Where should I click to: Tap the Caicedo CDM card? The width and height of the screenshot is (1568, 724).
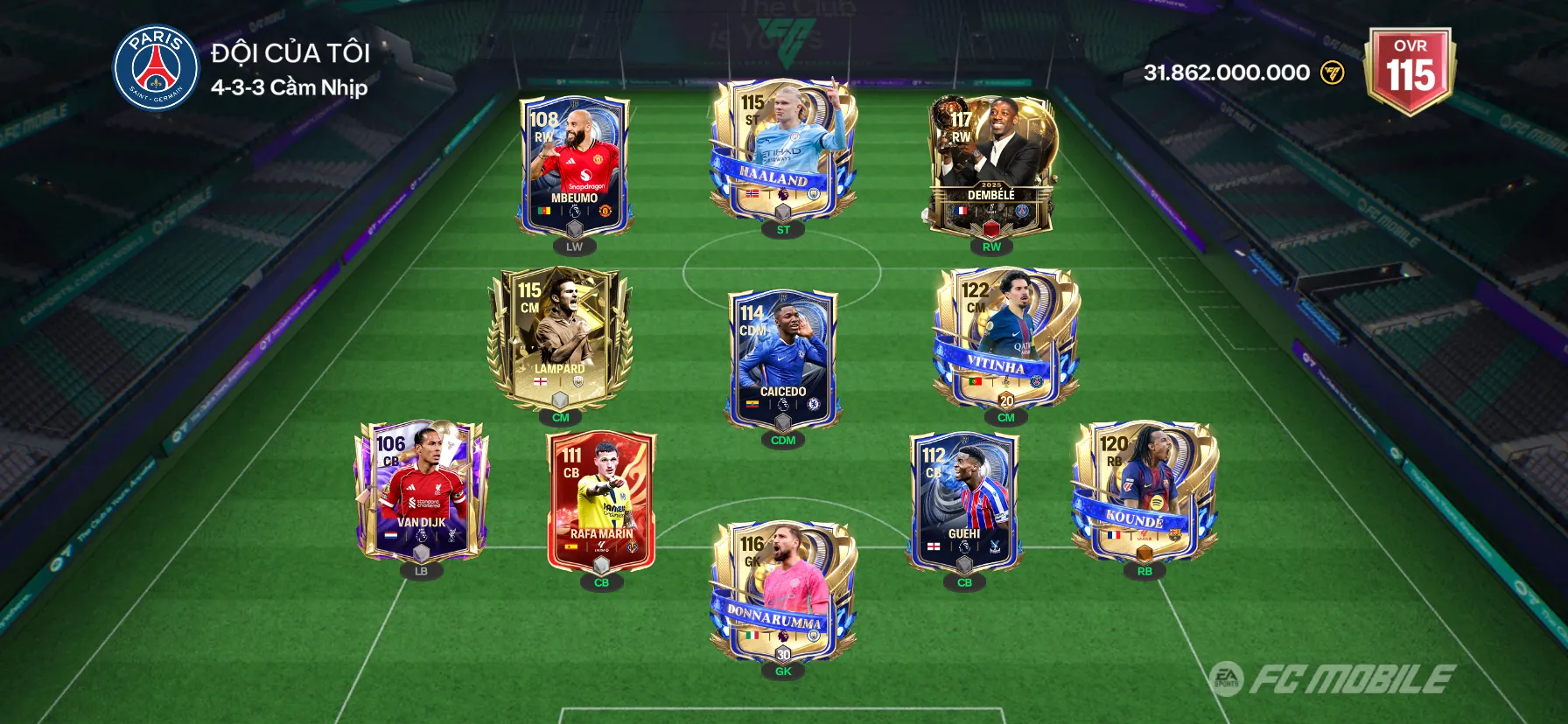click(x=782, y=359)
